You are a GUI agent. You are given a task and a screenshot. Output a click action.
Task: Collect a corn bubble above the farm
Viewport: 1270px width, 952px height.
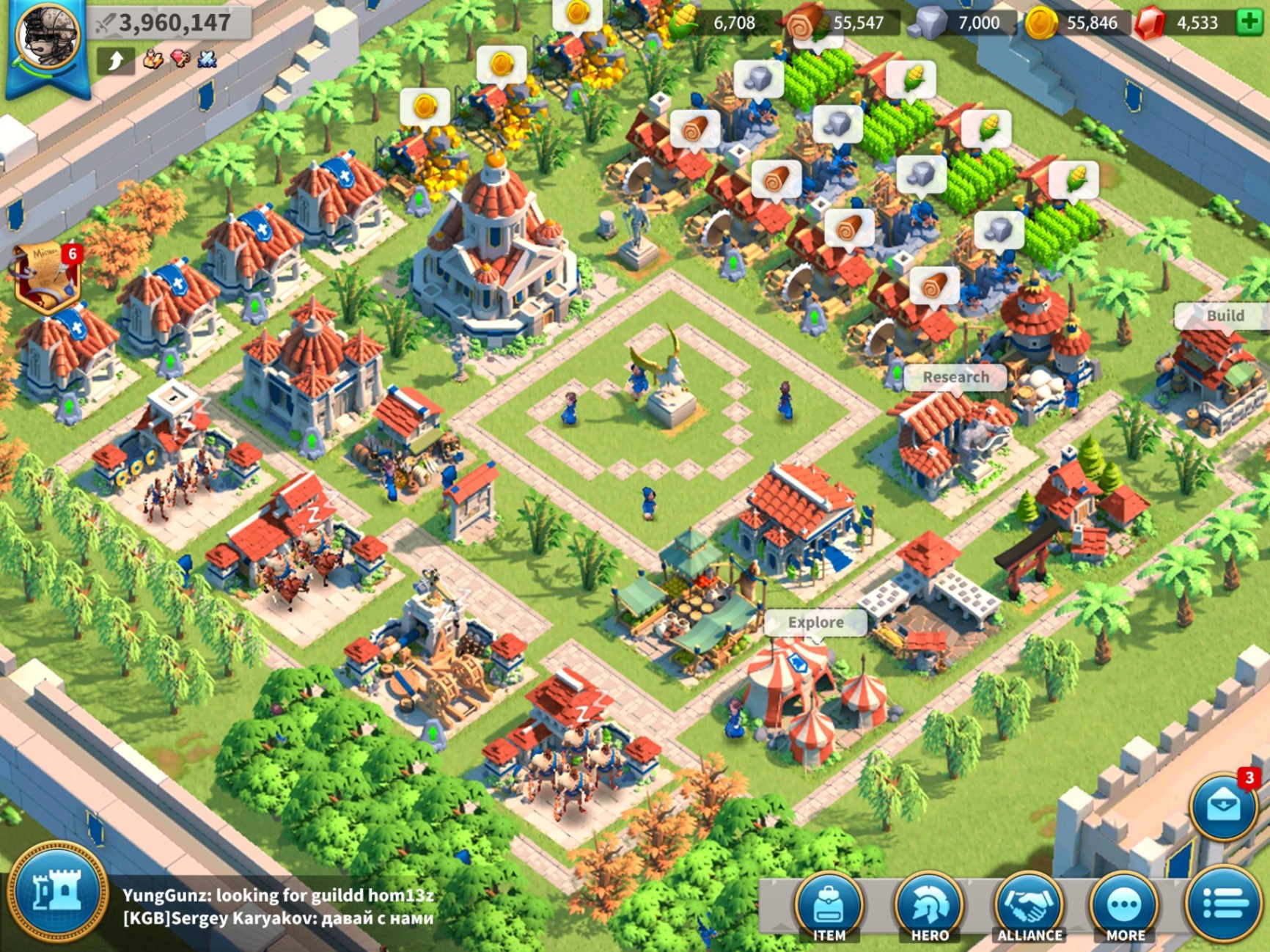point(914,77)
